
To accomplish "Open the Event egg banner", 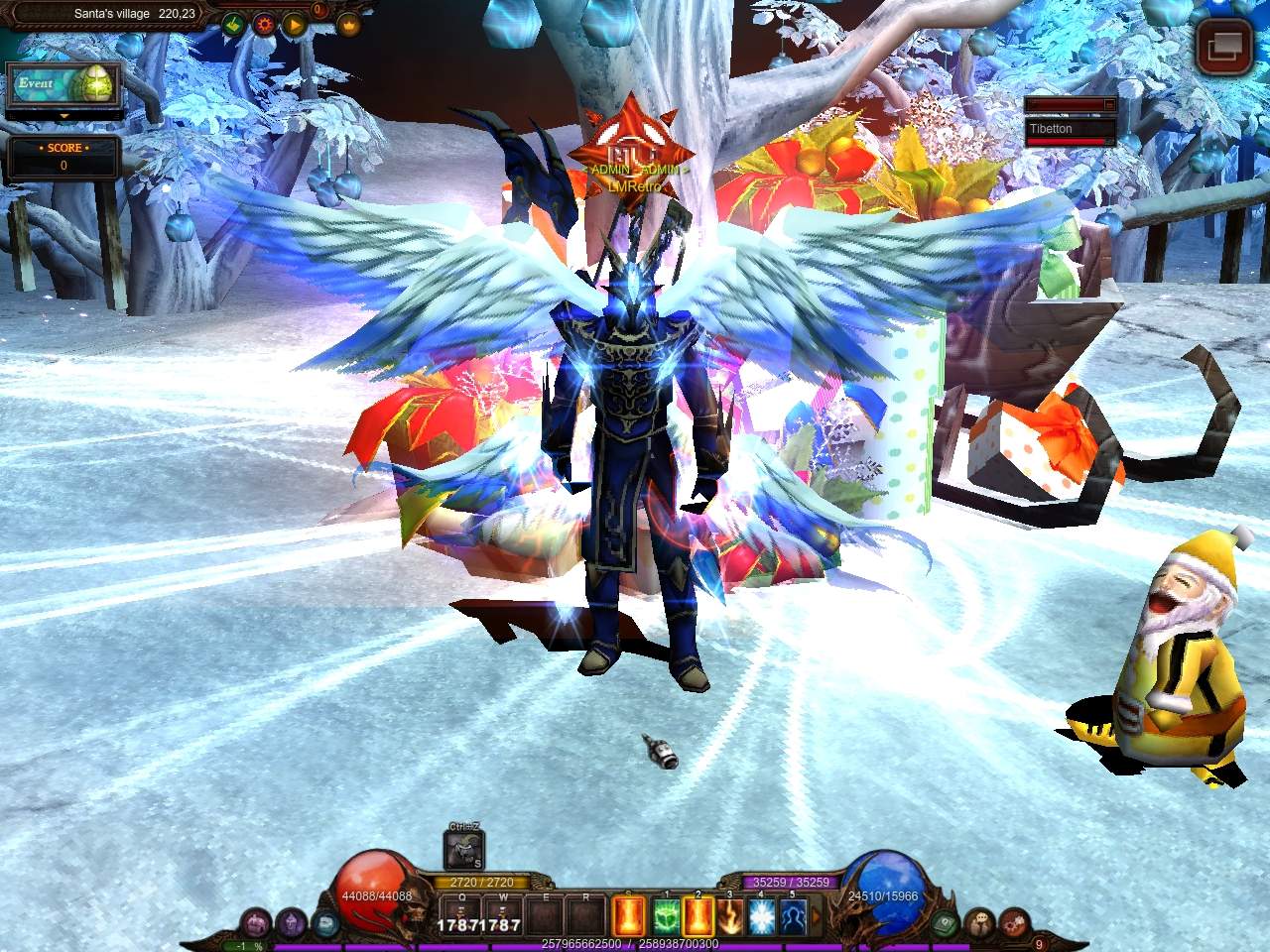I will (64, 85).
